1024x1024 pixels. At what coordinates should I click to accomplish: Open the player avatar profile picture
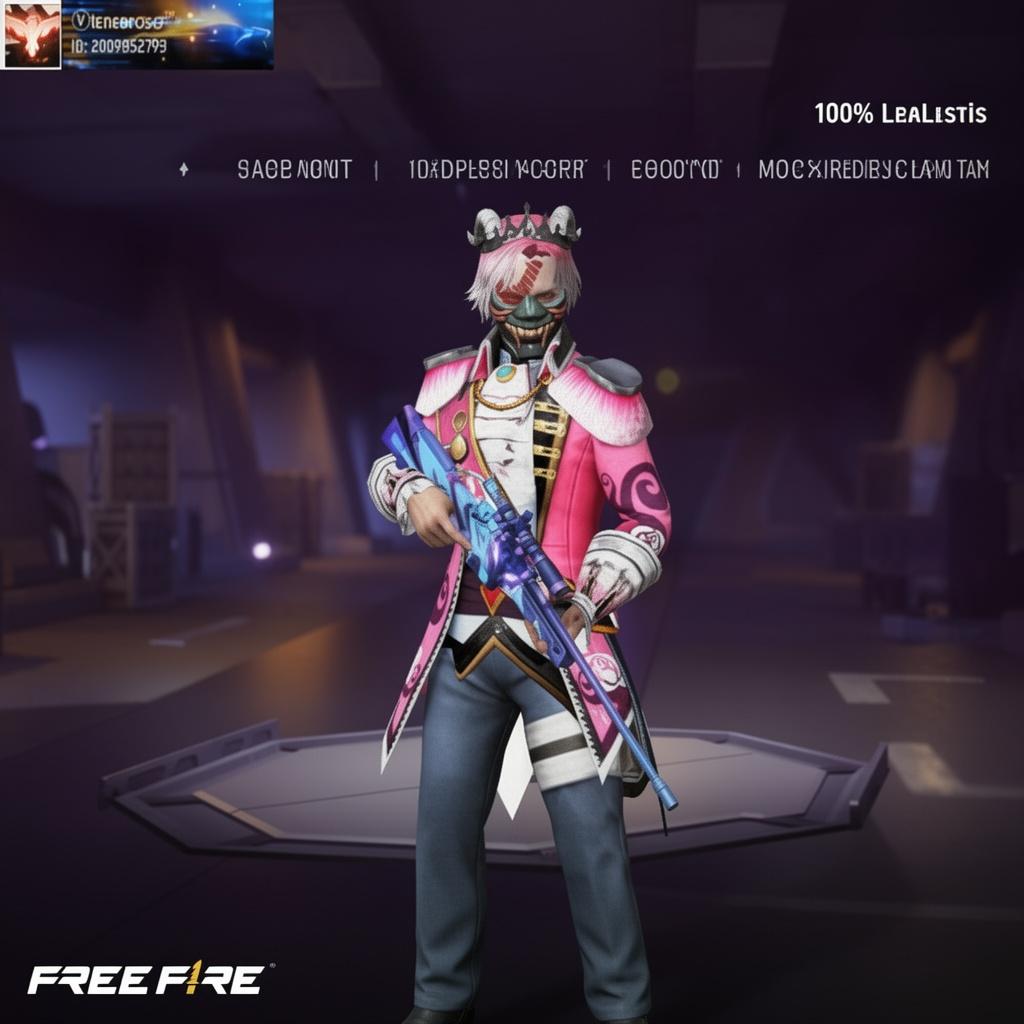click(32, 34)
